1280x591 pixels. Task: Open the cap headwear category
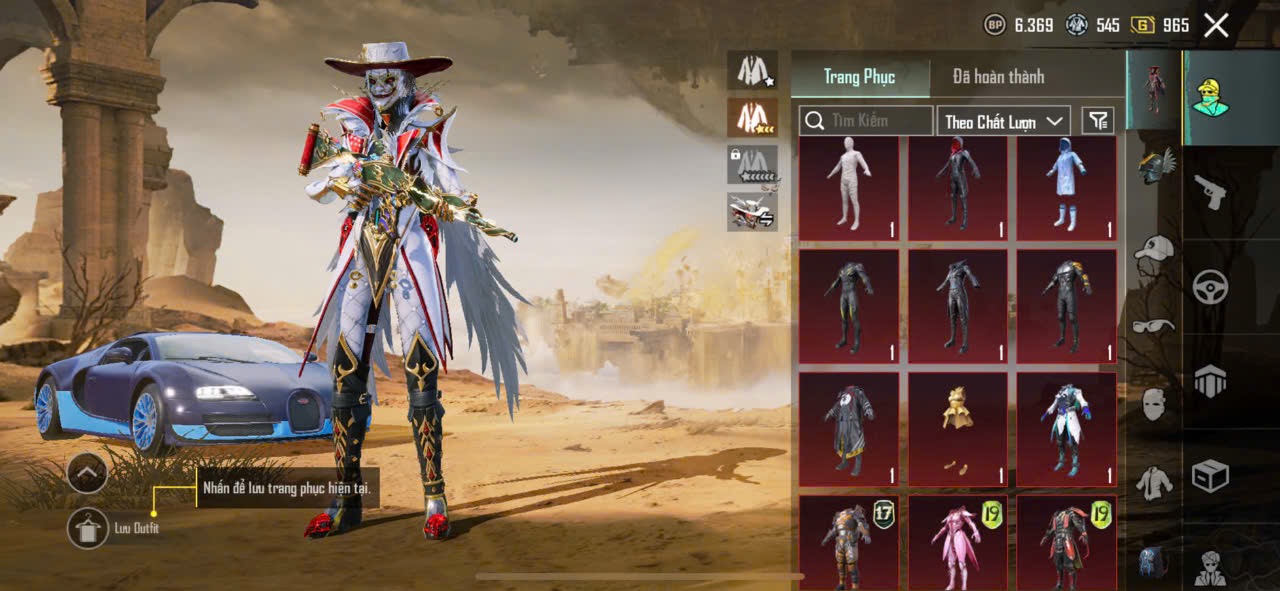click(x=1154, y=247)
